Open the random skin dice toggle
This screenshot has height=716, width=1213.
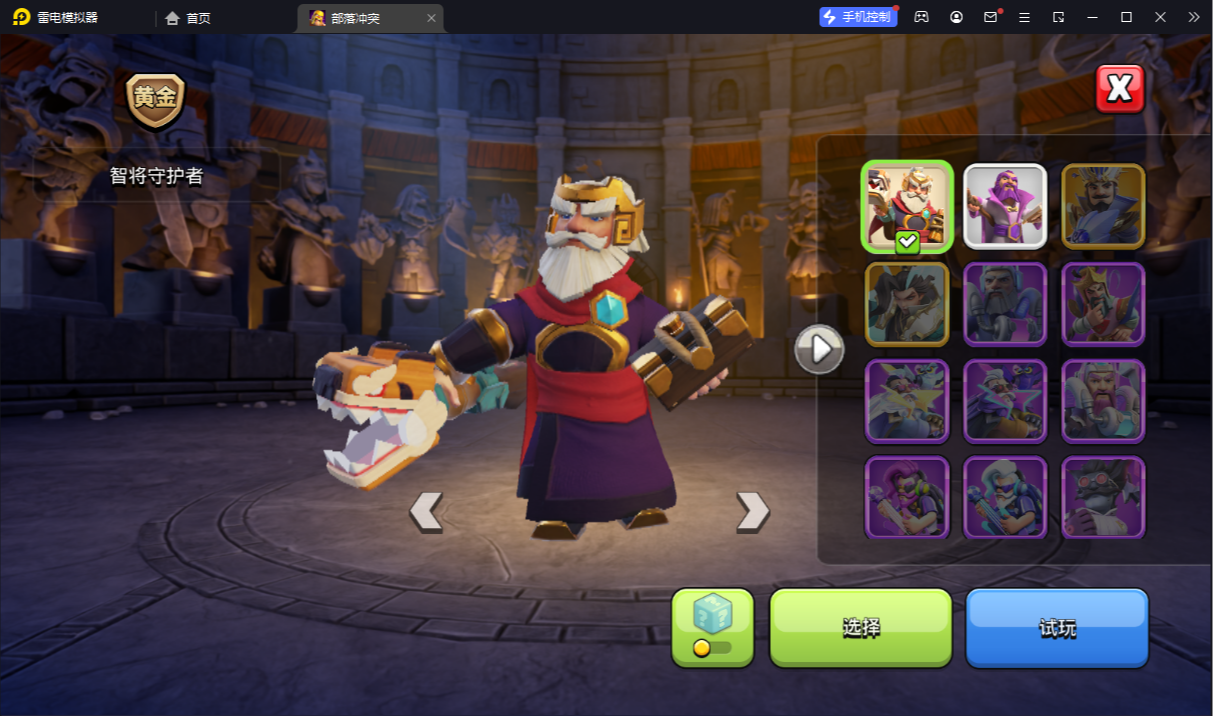tap(712, 627)
